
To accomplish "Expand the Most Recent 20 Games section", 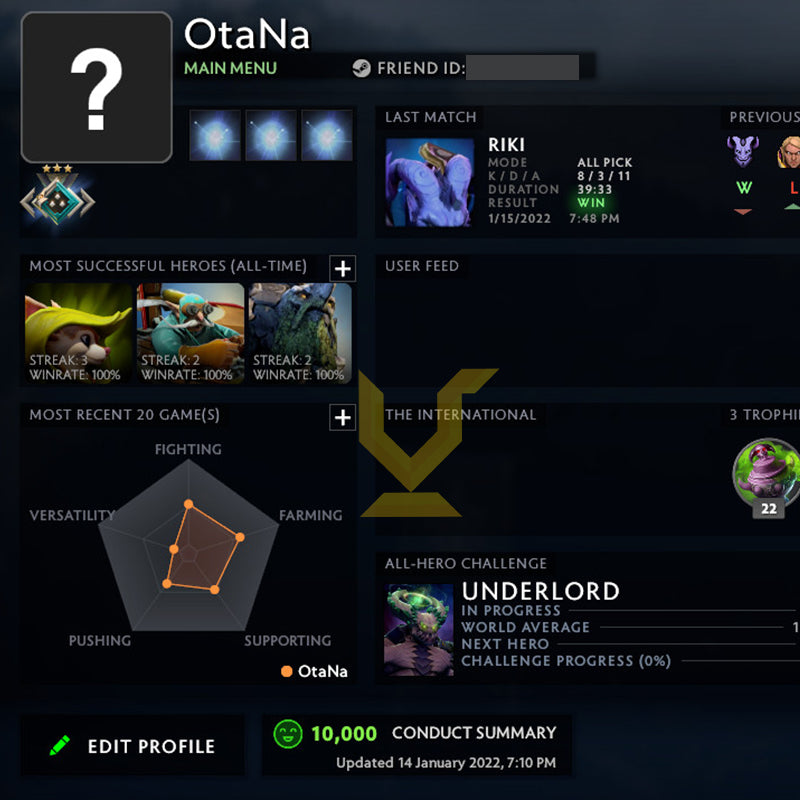I will [342, 417].
